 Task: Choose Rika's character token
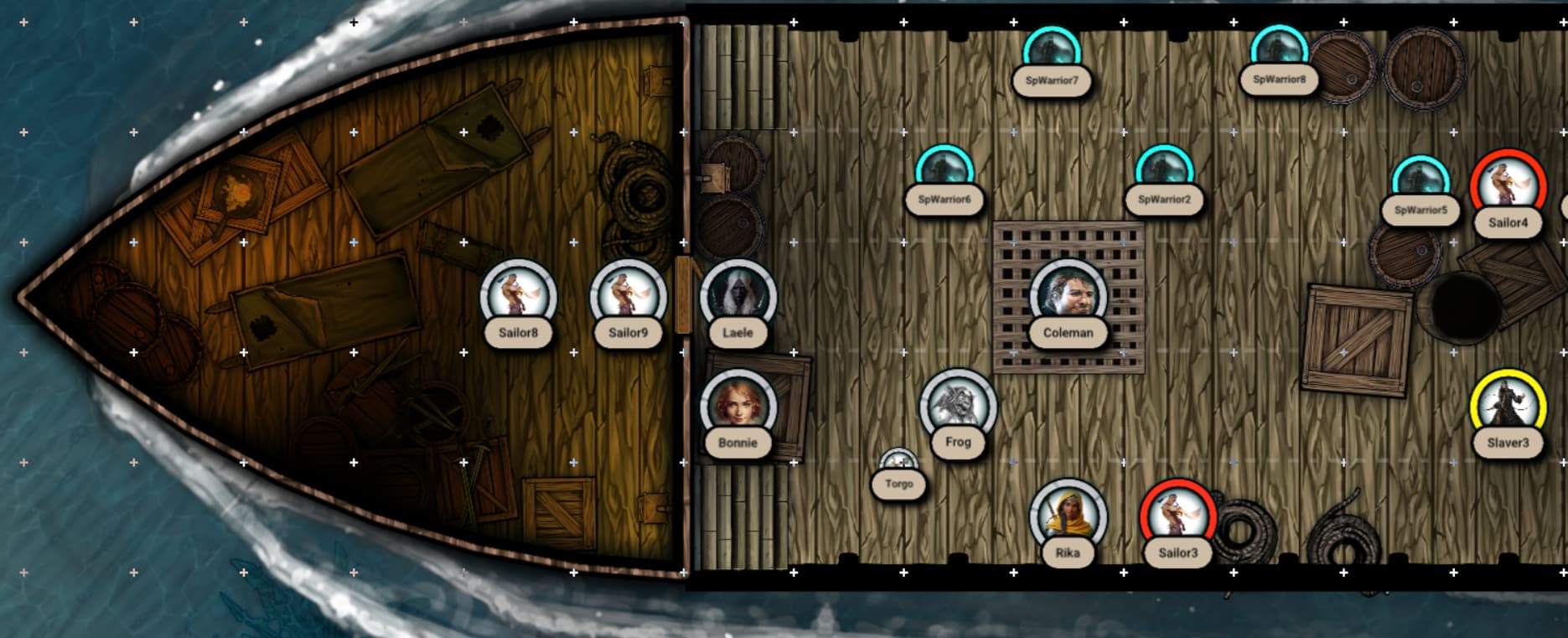pos(1068,517)
